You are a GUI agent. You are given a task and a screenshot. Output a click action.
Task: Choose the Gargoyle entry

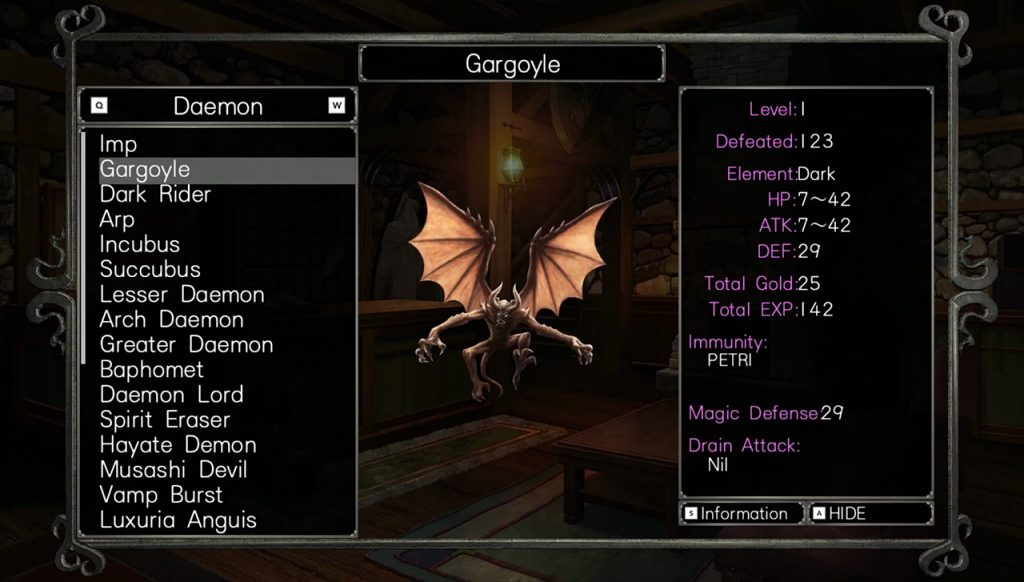point(145,170)
